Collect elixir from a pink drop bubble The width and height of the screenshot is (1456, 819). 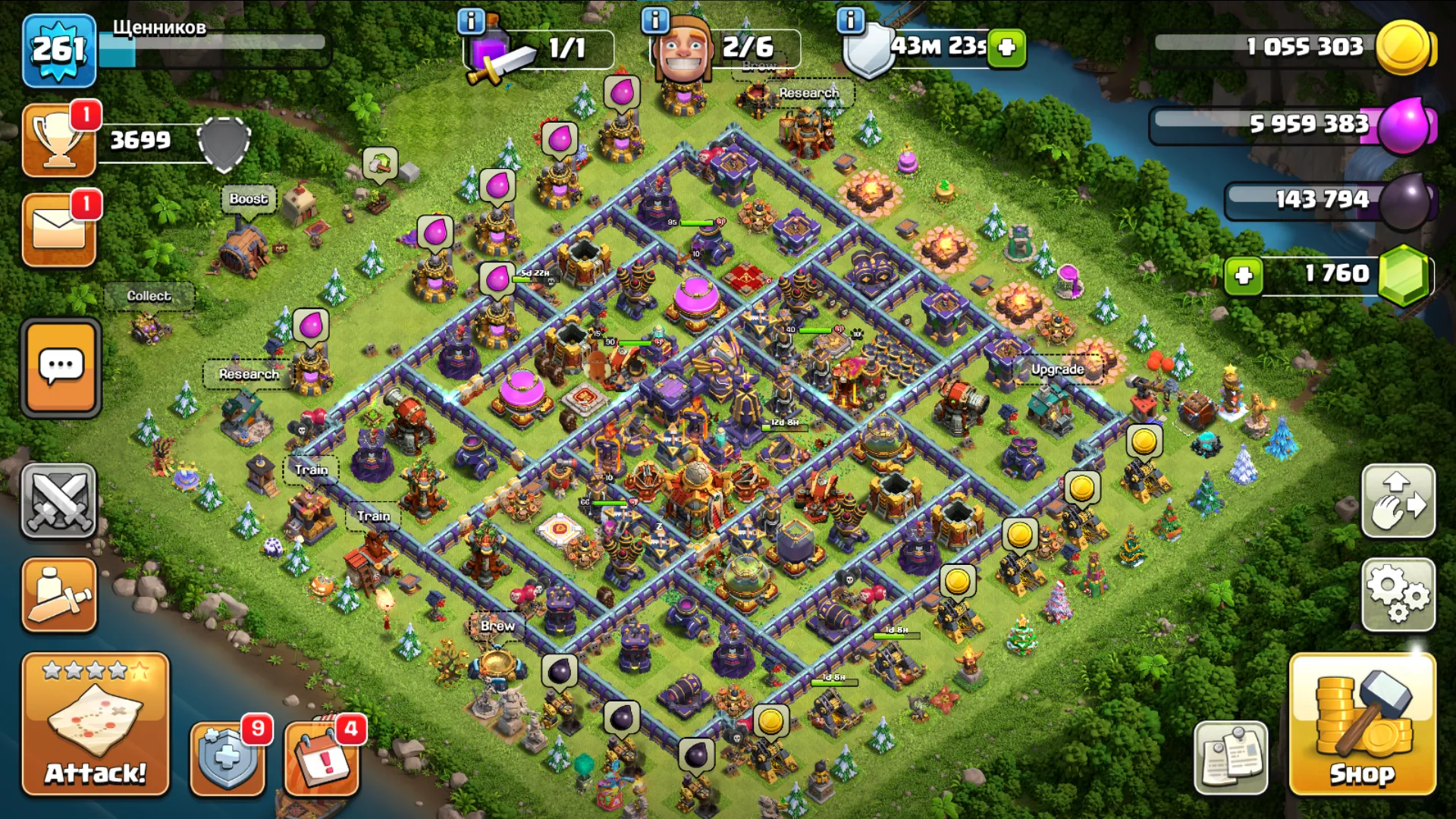620,93
